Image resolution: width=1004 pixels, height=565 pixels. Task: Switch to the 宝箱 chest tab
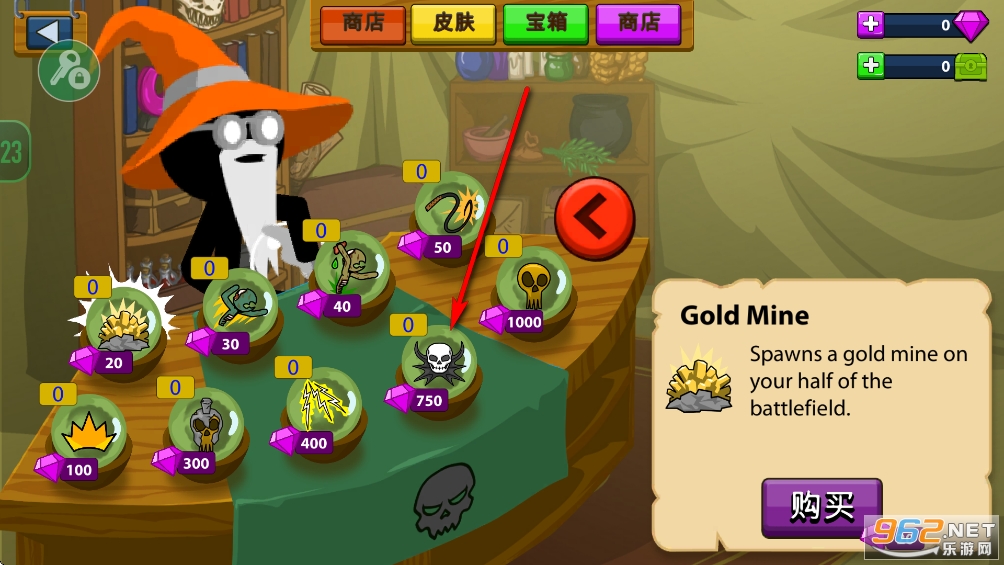[544, 24]
